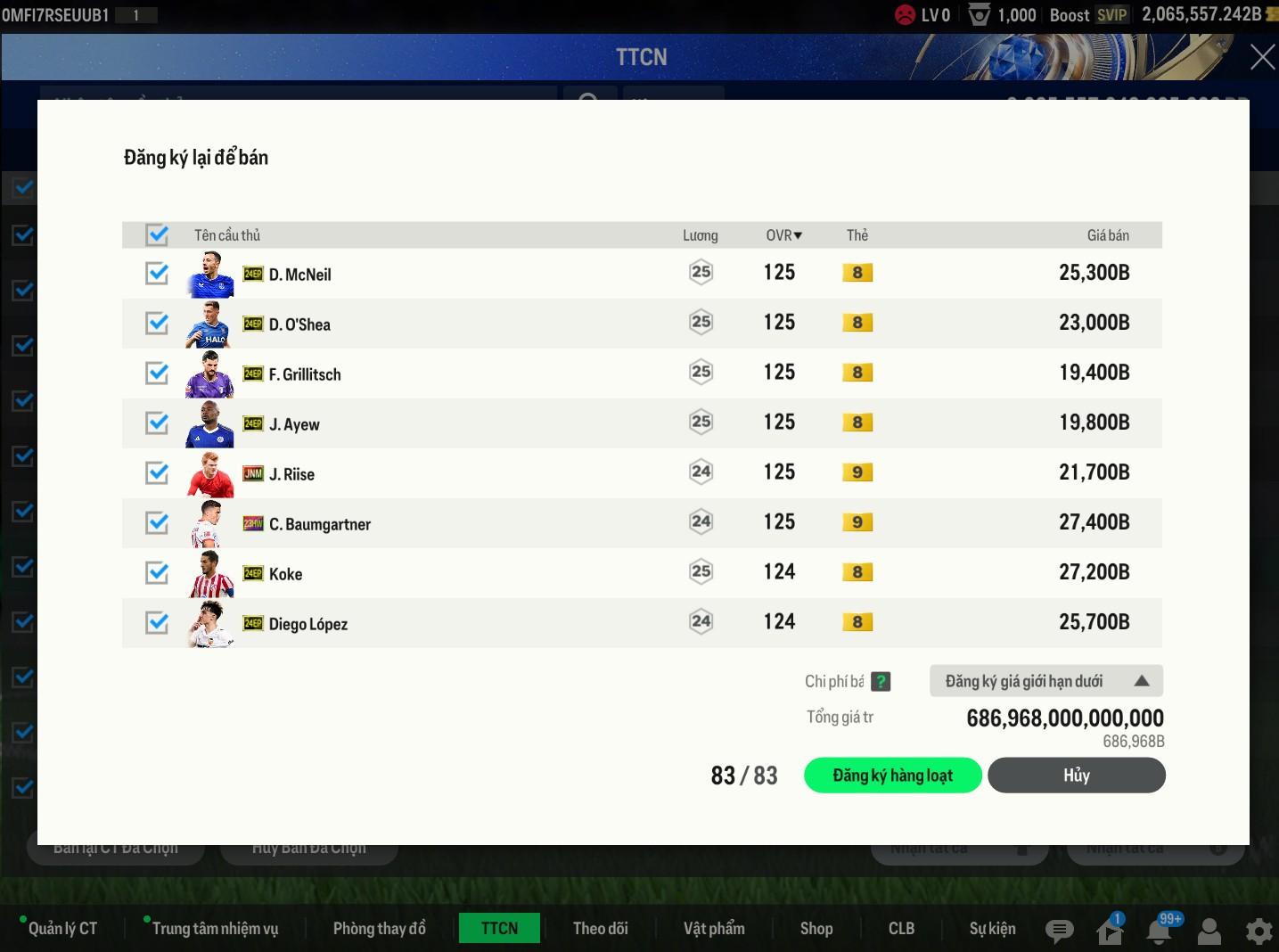Close the TTCN window with X
Viewport: 1279px width, 952px height.
coord(1262,57)
